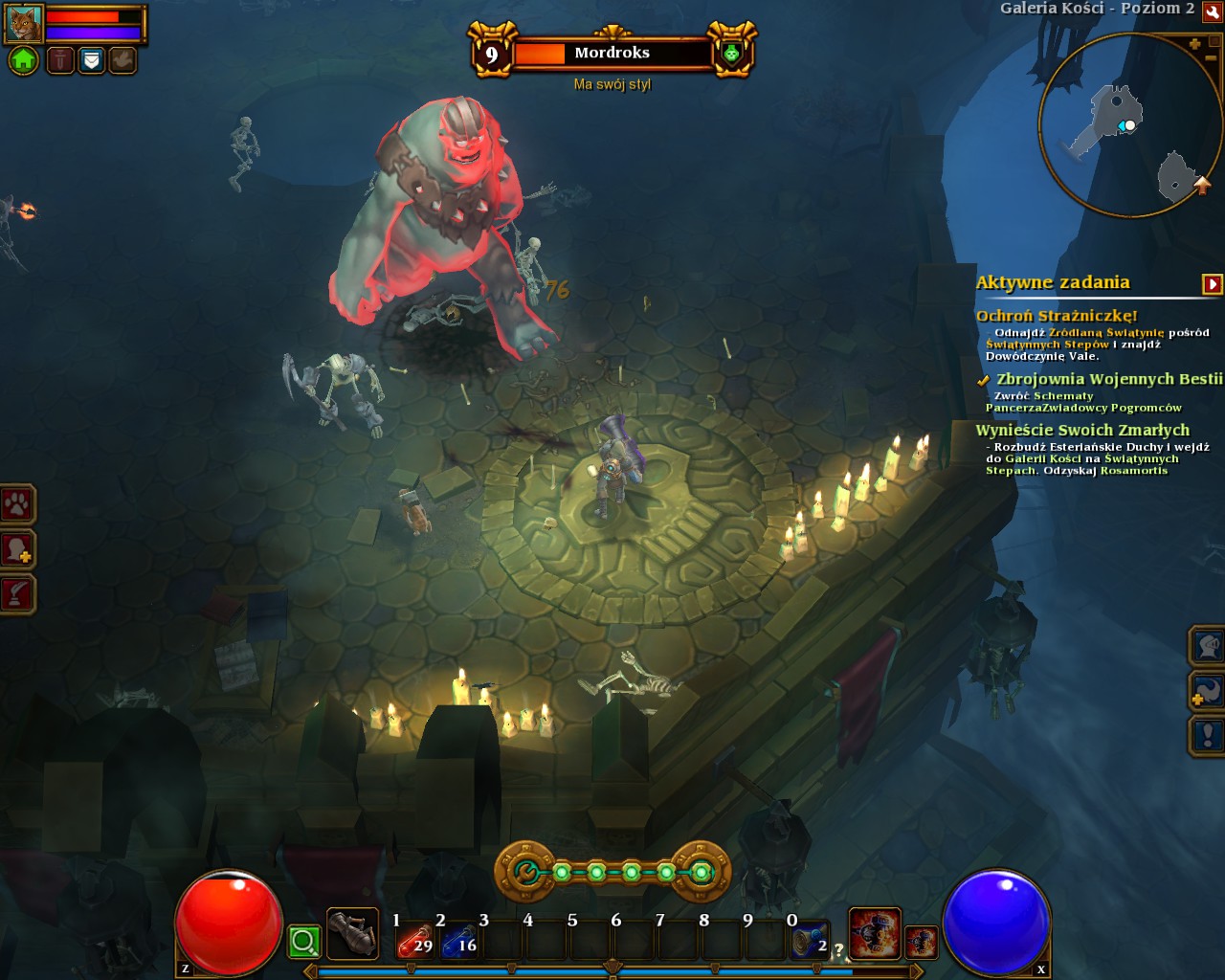Image resolution: width=1225 pixels, height=980 pixels.
Task: Collapse the Aktywne zadania quest panel
Action: tap(1212, 284)
